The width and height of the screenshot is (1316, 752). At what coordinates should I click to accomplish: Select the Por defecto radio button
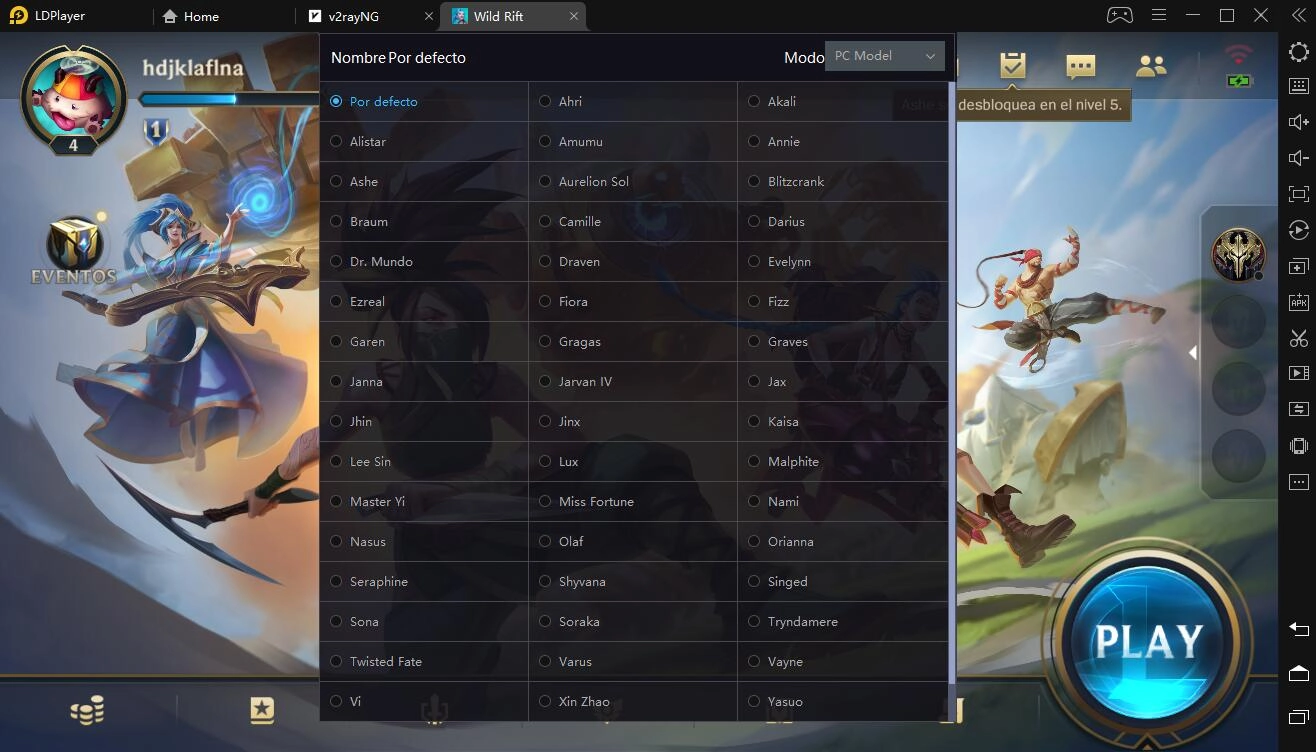pos(336,101)
